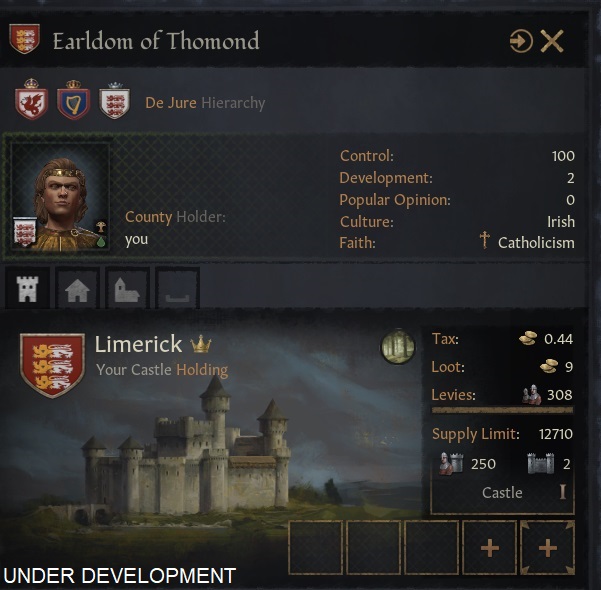The width and height of the screenshot is (601, 590).
Task: Select the city house holding tab
Action: 78,289
